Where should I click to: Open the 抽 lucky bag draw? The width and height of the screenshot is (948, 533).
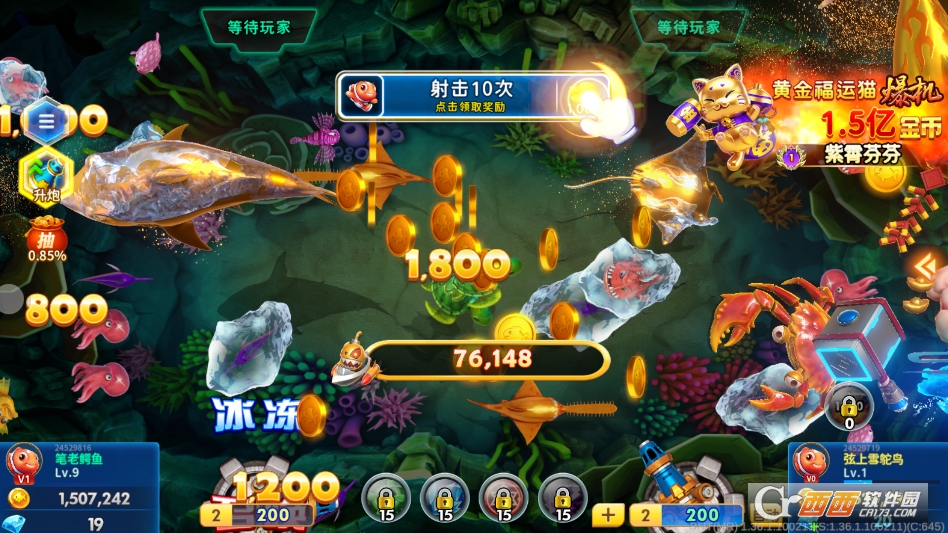47,240
